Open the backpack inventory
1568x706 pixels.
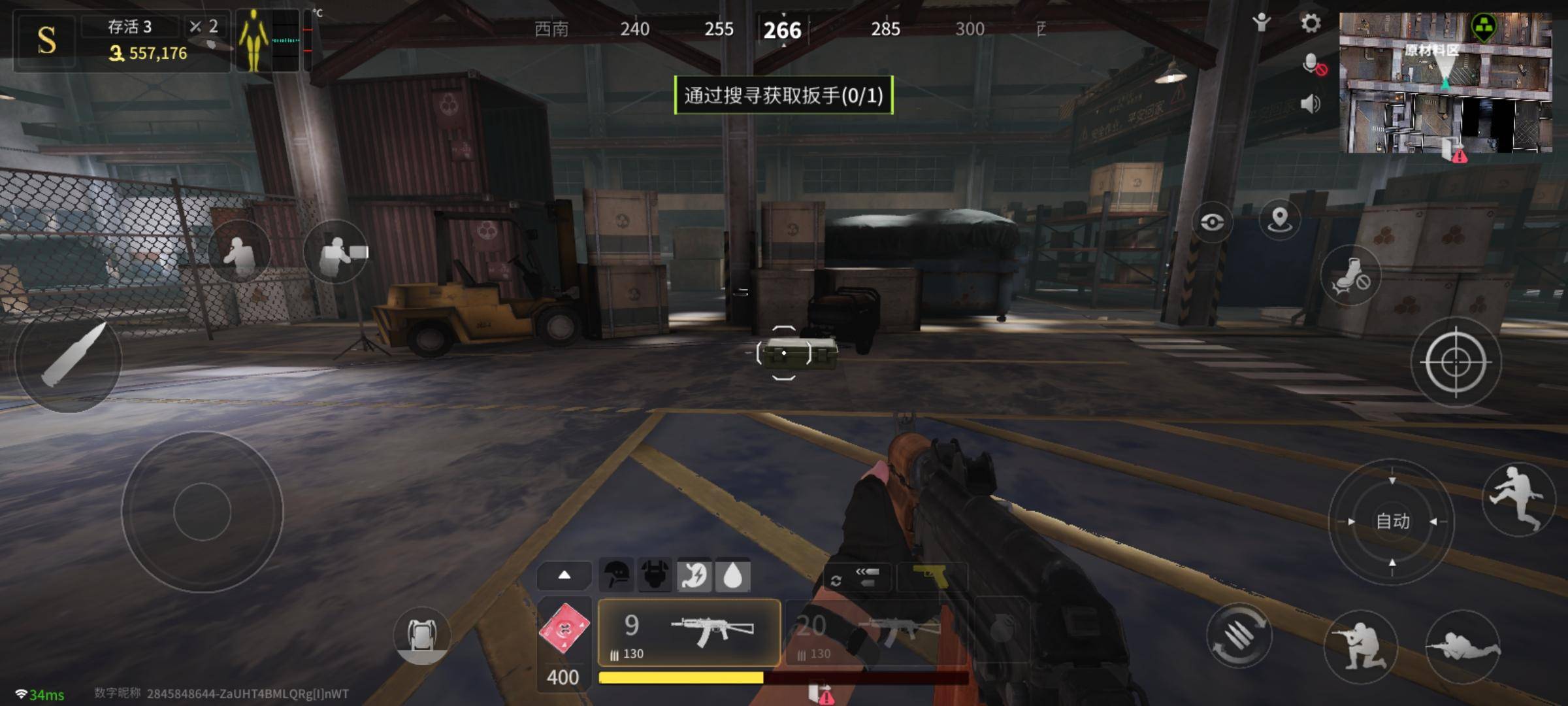coord(421,634)
